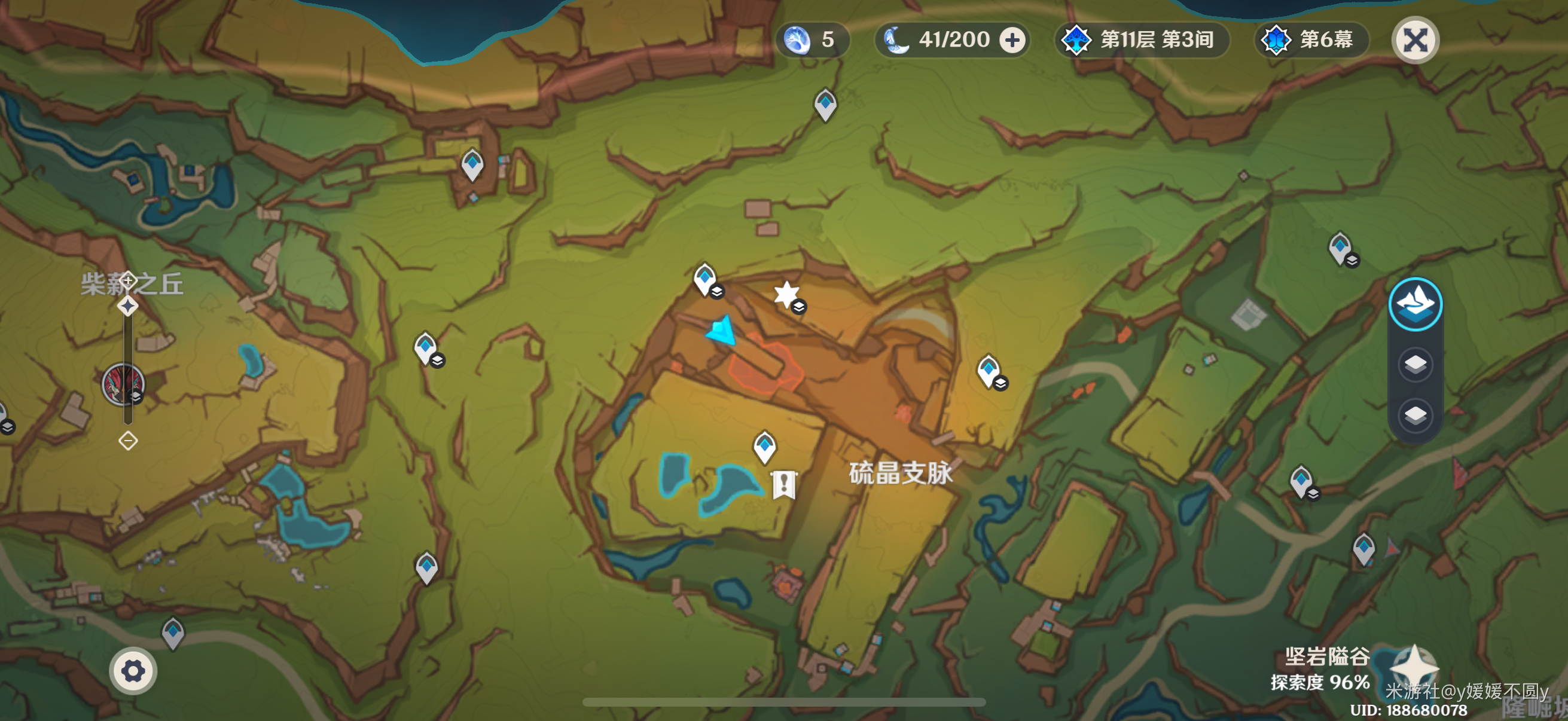Select the teleport waypoint above the quest marker

(764, 446)
